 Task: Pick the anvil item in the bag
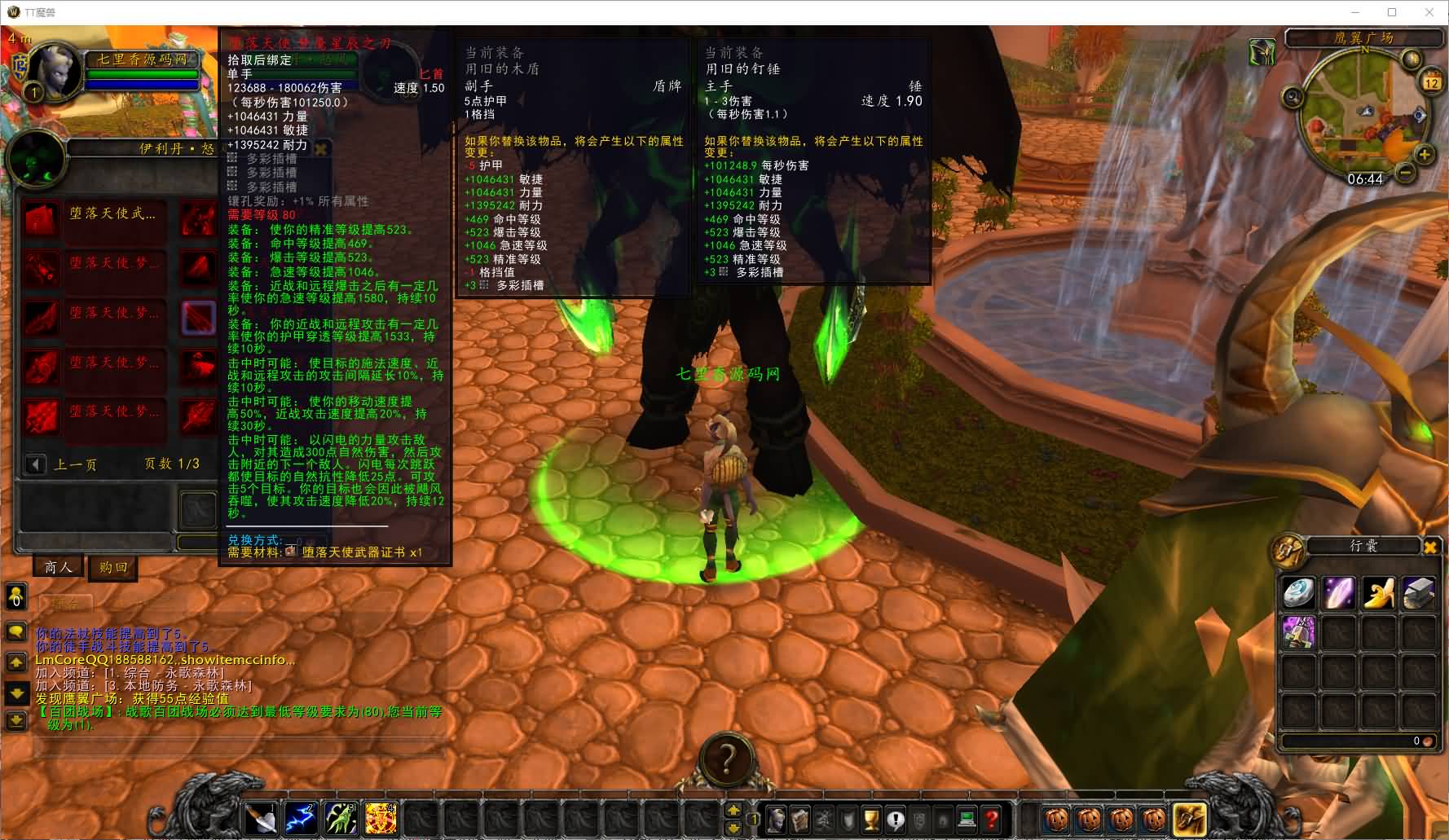pyautogui.click(x=1418, y=593)
